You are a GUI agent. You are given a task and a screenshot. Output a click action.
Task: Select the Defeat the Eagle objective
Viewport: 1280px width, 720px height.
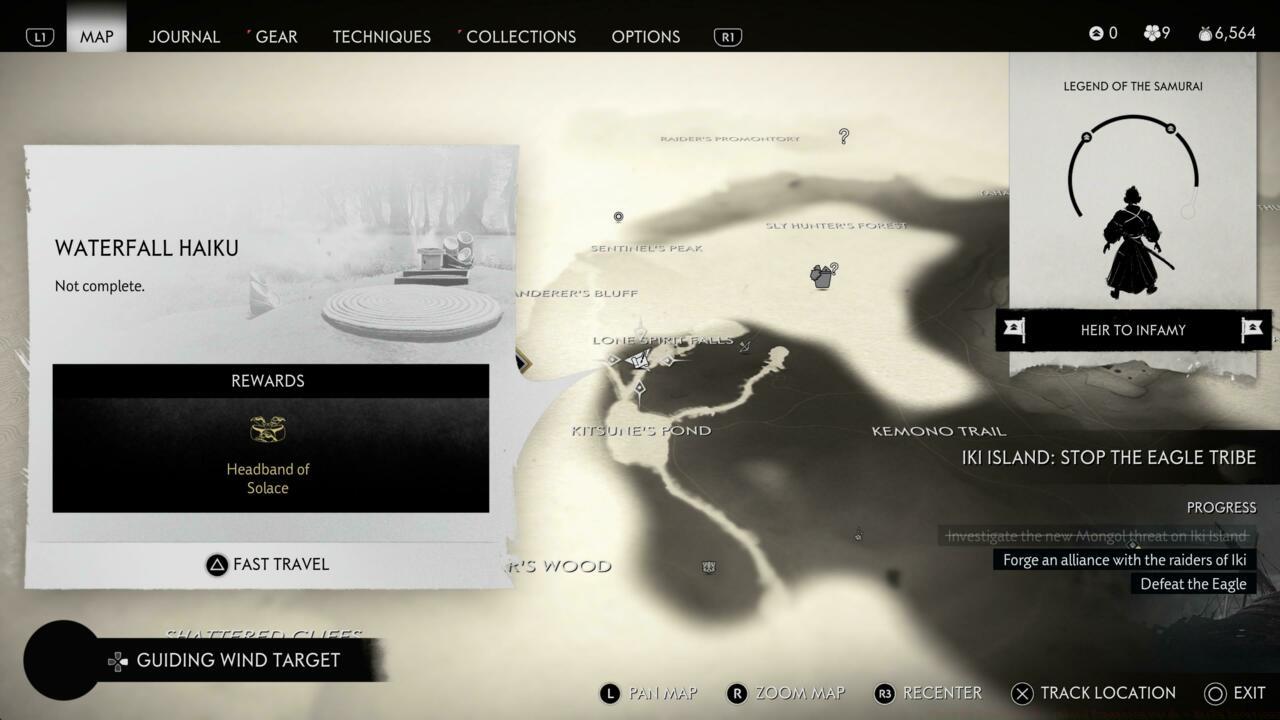point(1193,584)
